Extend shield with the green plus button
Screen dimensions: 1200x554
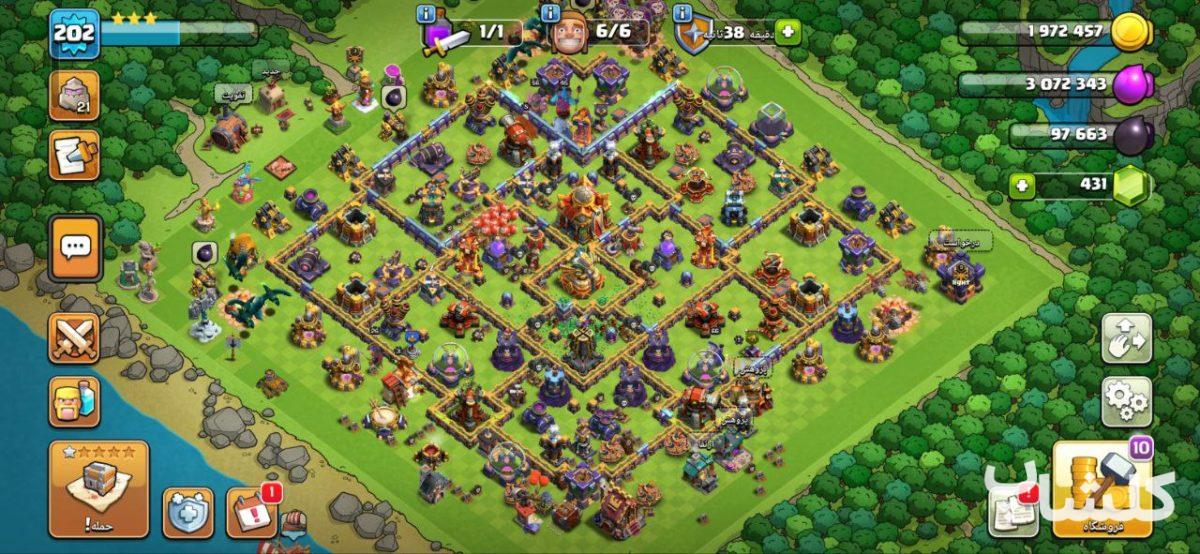click(x=789, y=32)
